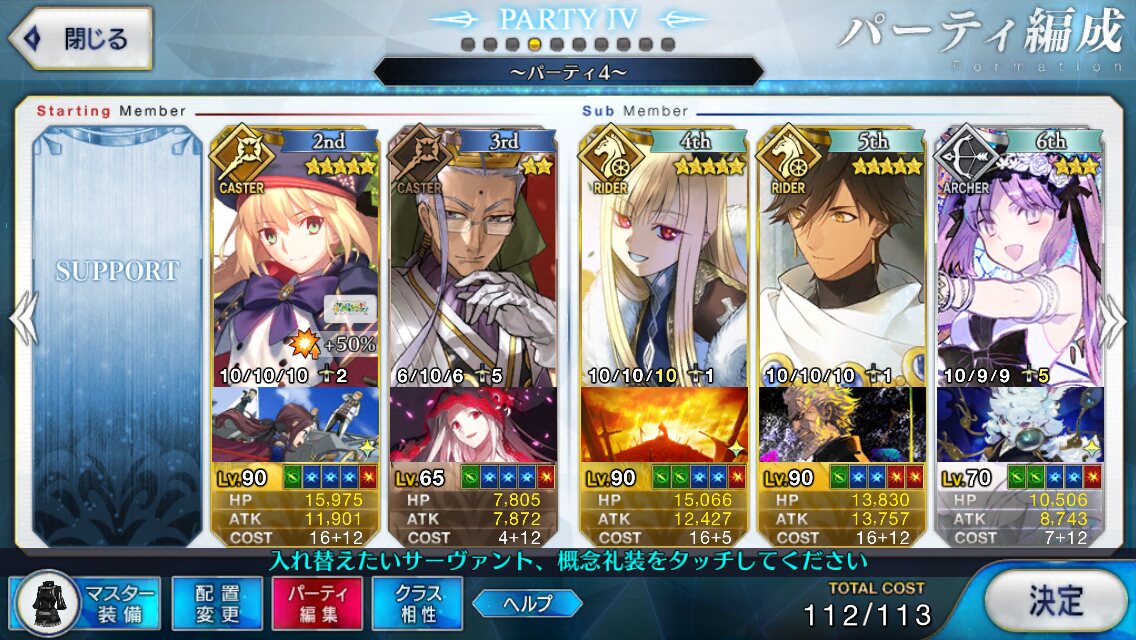Switch to previous party with left arrow
The image size is (1136, 640).
pos(22,320)
